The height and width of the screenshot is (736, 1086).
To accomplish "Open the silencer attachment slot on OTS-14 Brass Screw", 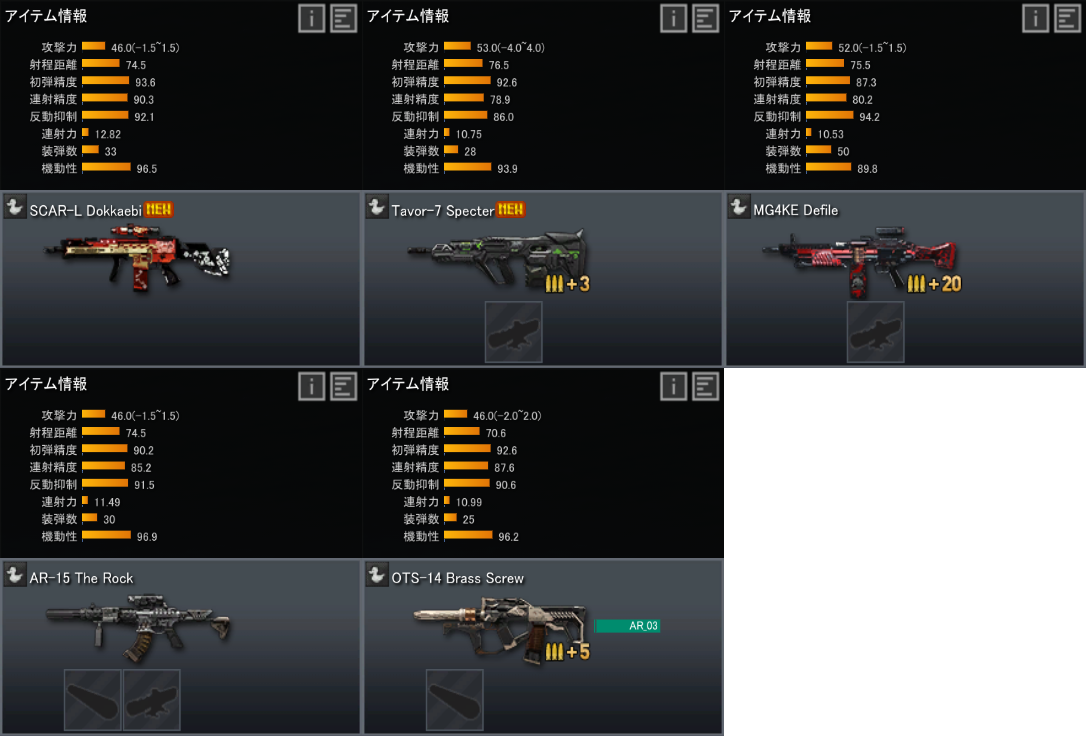I will coord(455,699).
